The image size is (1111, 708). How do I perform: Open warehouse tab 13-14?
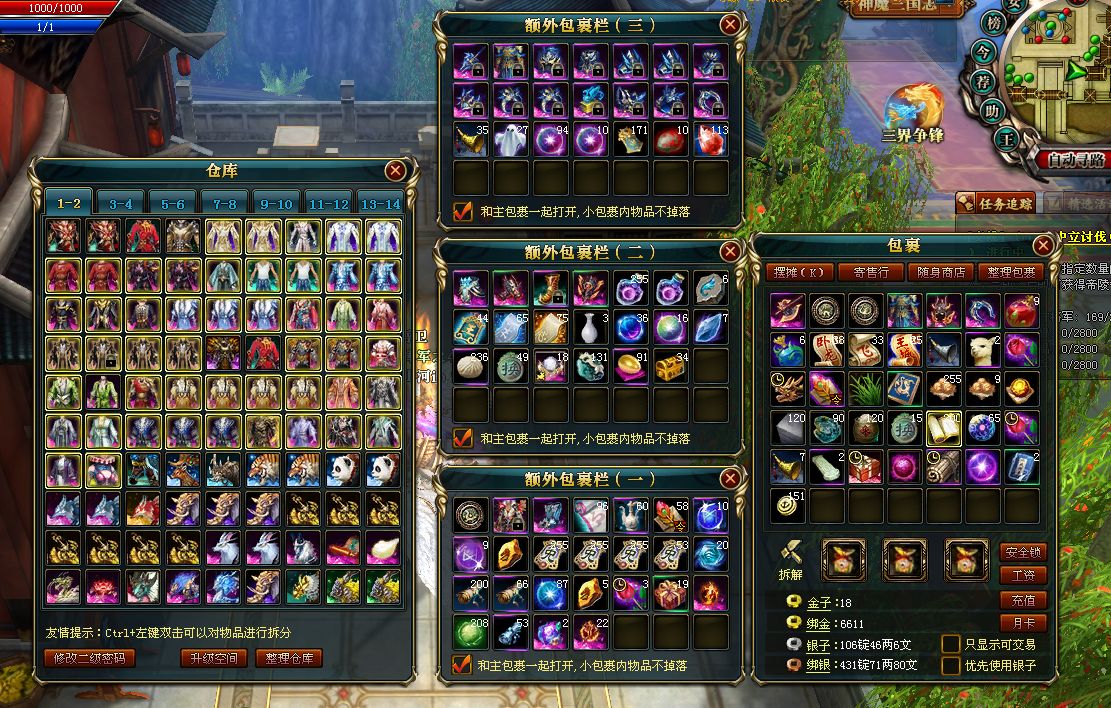[380, 204]
